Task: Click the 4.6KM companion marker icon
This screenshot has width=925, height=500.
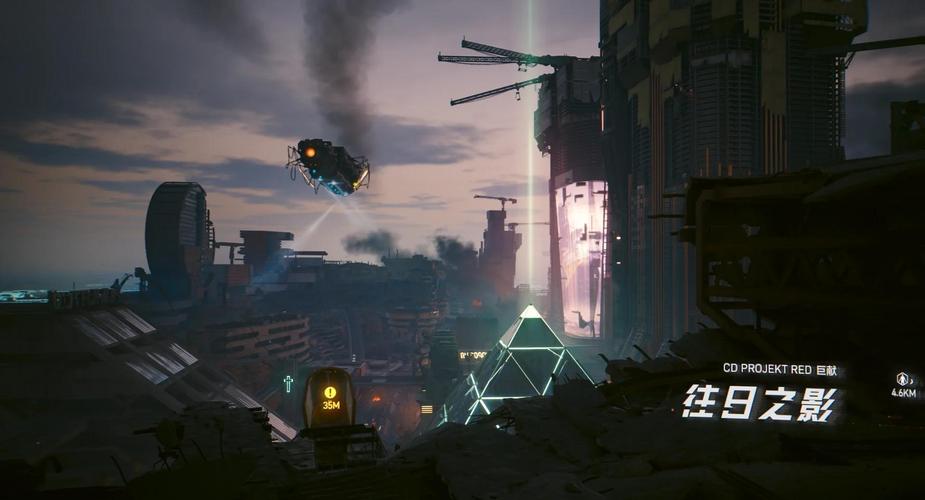Action: [903, 379]
